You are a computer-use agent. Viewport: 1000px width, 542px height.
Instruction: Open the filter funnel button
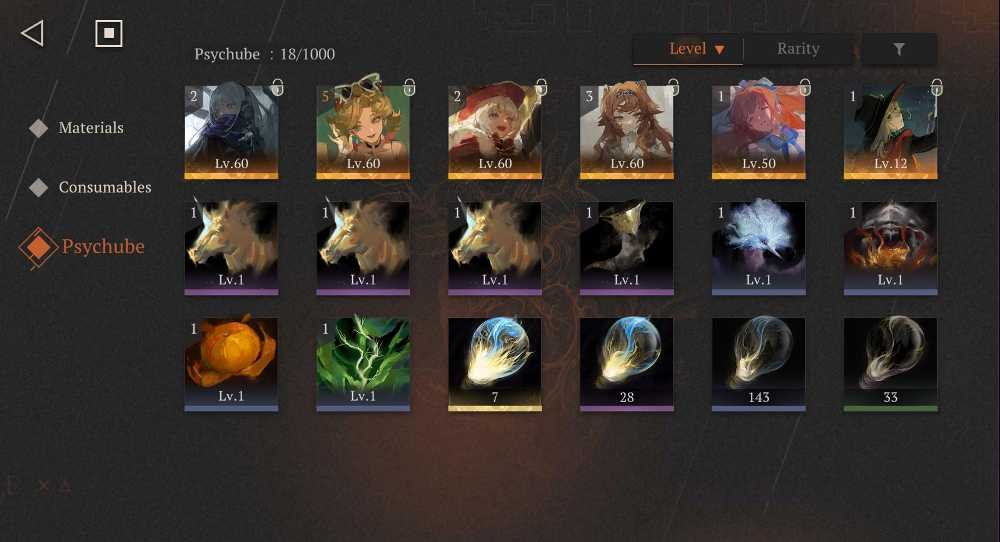899,49
